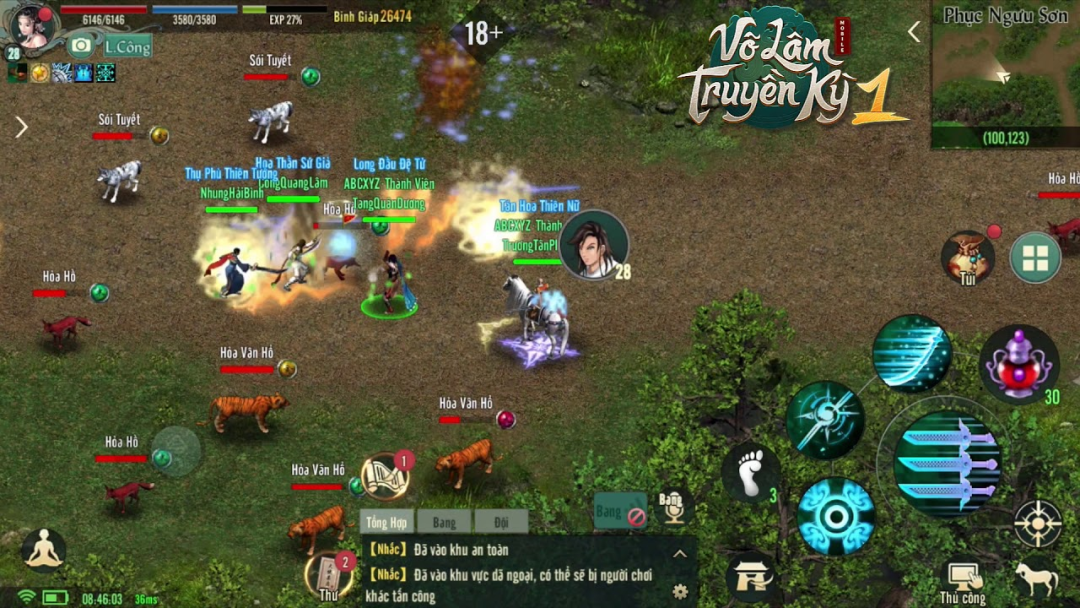Use the footprint movement skill
1080x608 pixels.
click(x=751, y=471)
